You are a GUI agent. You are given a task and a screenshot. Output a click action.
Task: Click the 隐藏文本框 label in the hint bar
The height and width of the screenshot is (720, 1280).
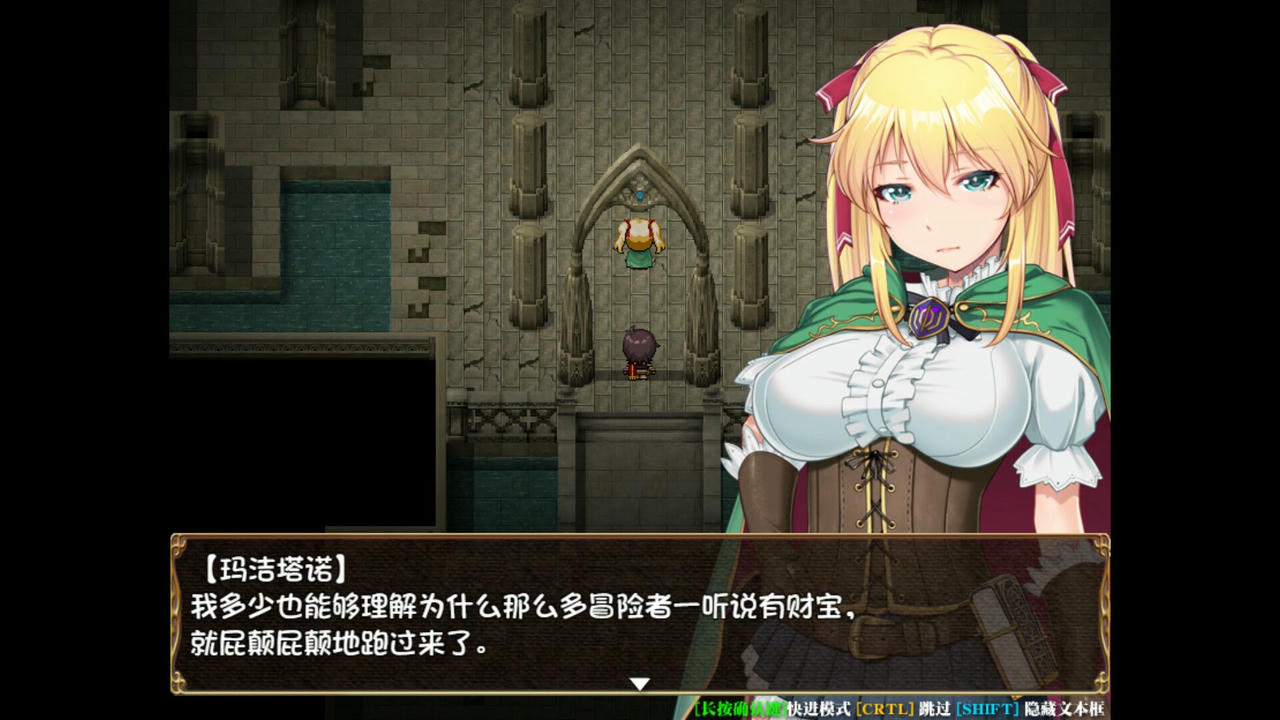coord(1060,708)
